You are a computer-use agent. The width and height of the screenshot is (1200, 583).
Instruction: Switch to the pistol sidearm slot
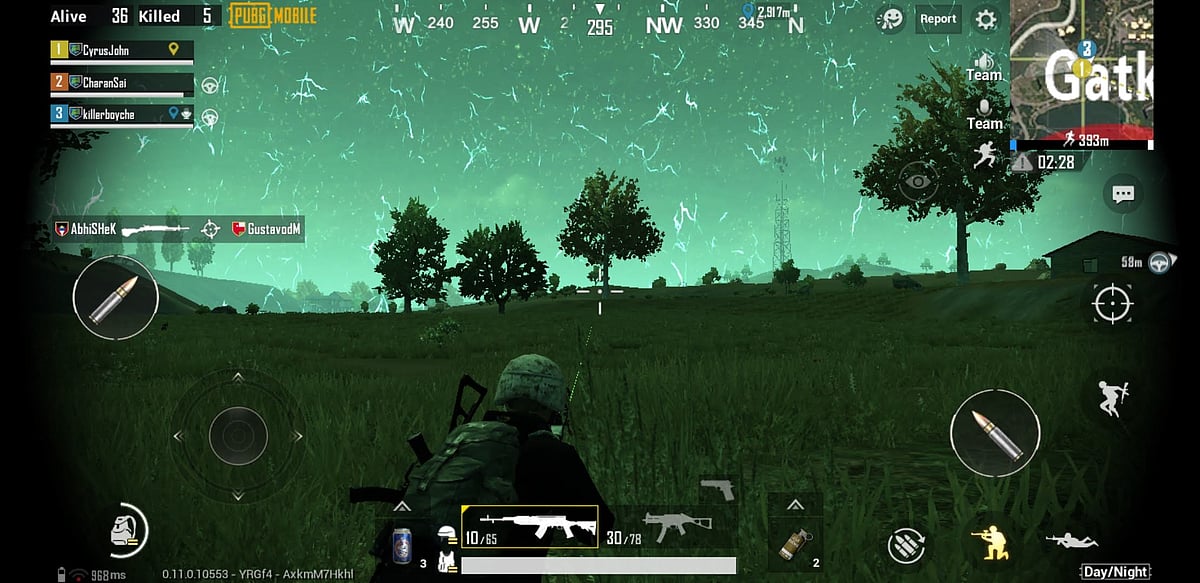[x=717, y=488]
